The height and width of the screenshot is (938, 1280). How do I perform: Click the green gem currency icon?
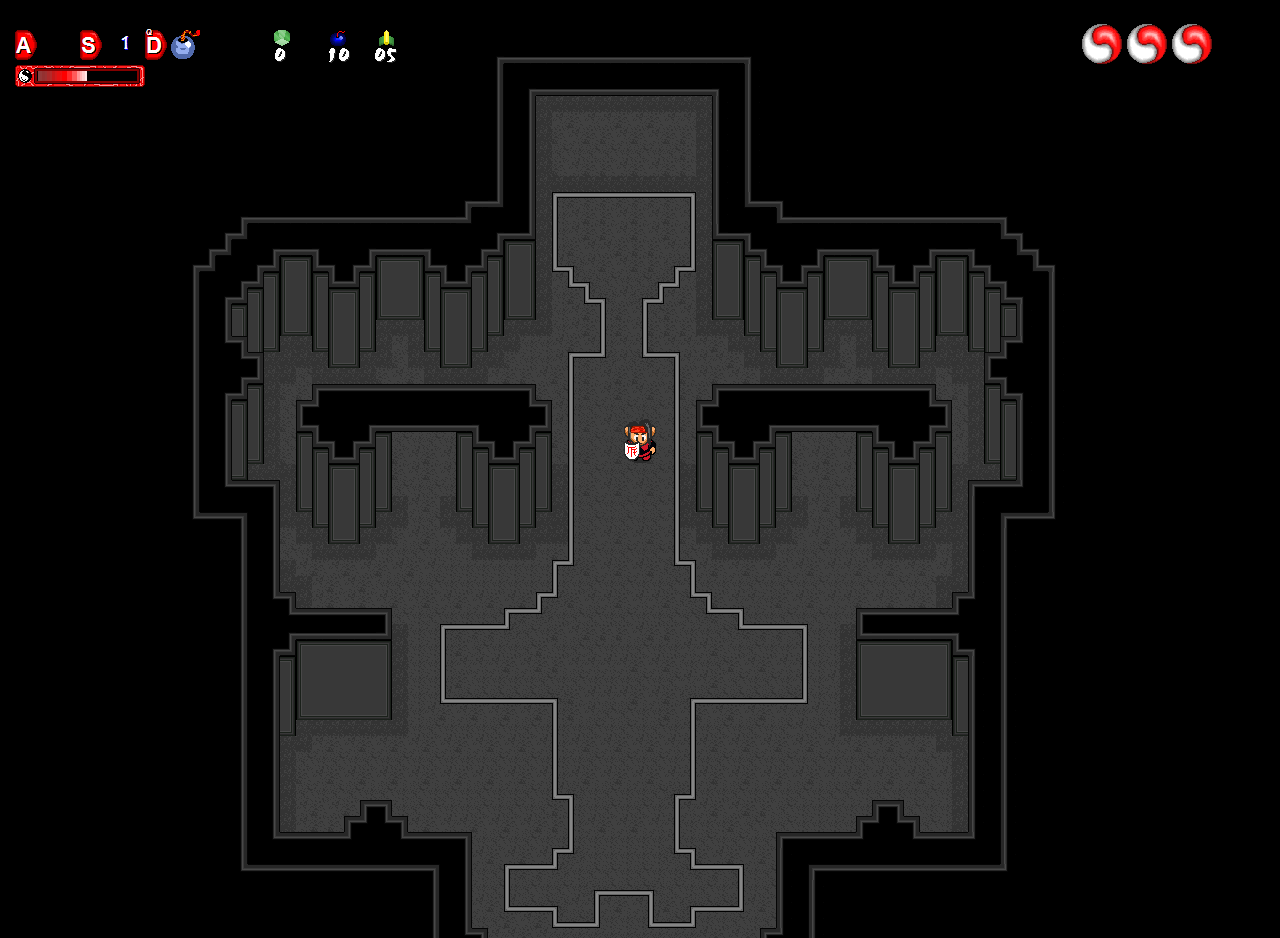(281, 37)
